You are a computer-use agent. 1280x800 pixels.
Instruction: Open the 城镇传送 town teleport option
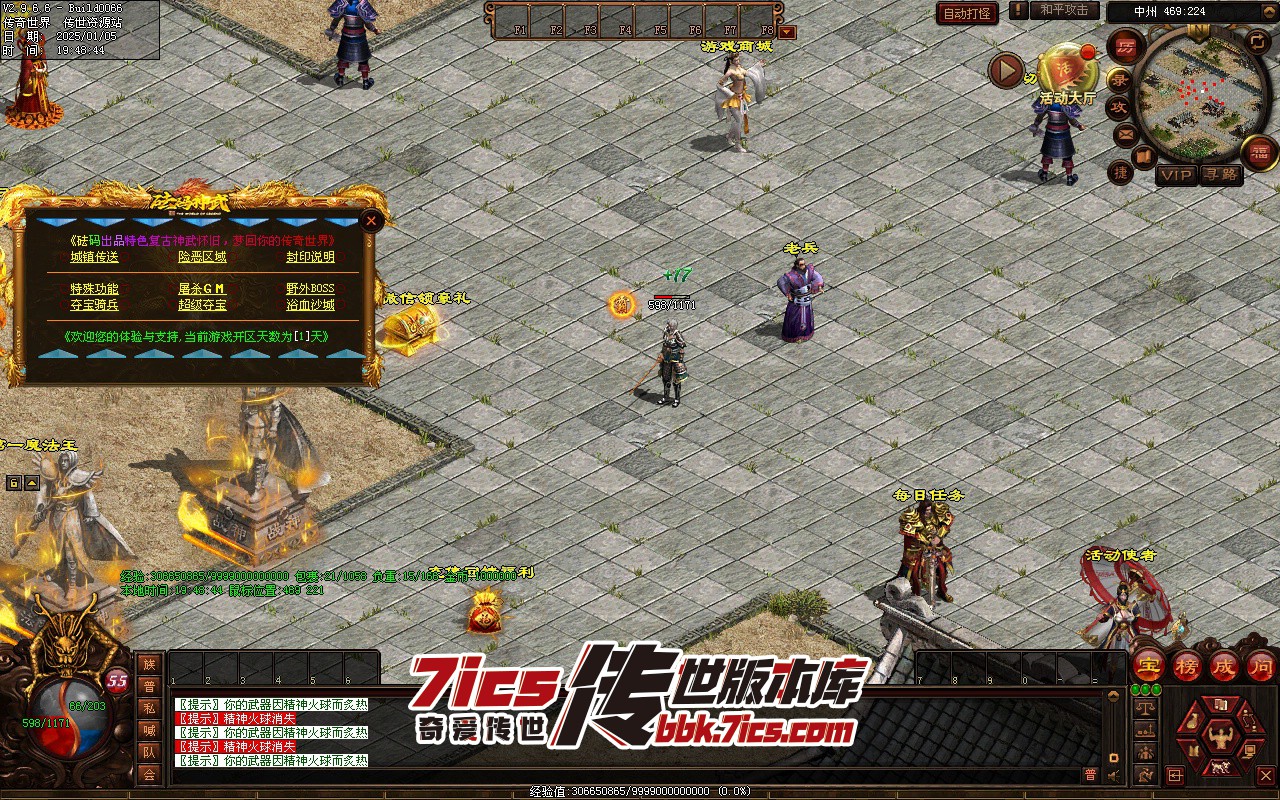[x=94, y=257]
